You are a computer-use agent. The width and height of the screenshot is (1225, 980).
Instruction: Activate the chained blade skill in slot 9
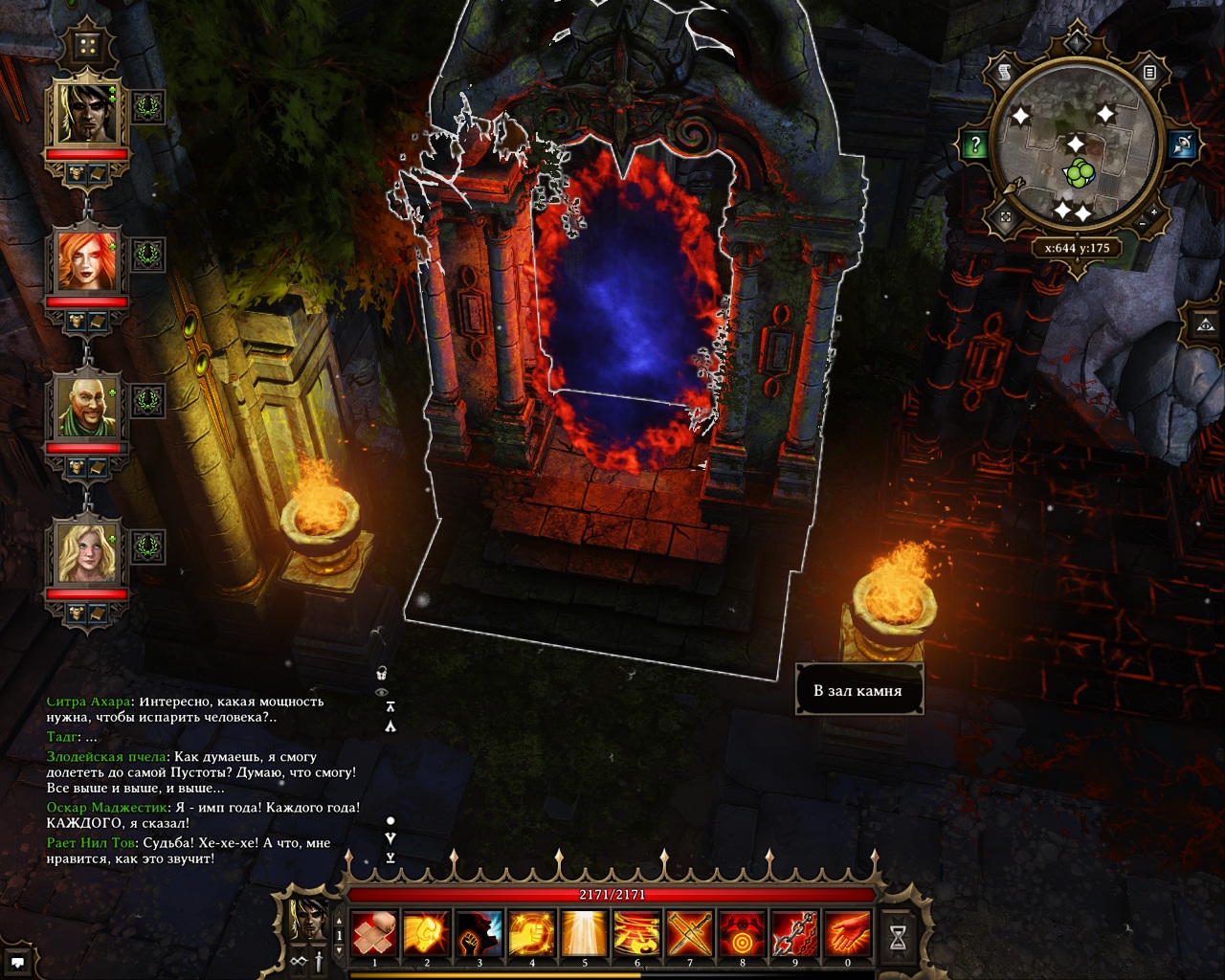point(794,933)
